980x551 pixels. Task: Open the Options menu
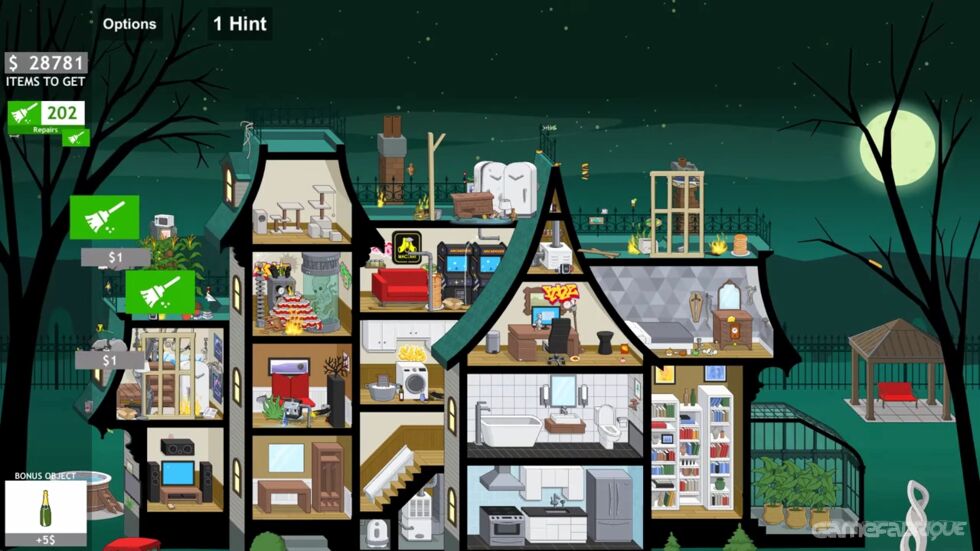(x=130, y=24)
